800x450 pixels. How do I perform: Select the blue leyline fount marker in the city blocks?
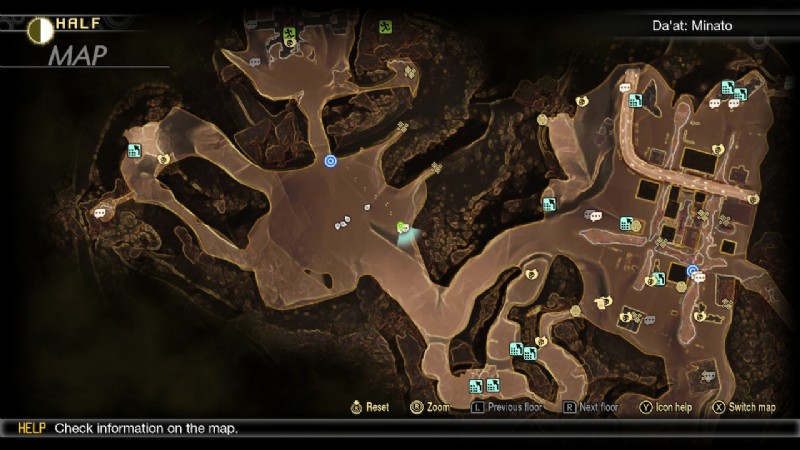(692, 270)
